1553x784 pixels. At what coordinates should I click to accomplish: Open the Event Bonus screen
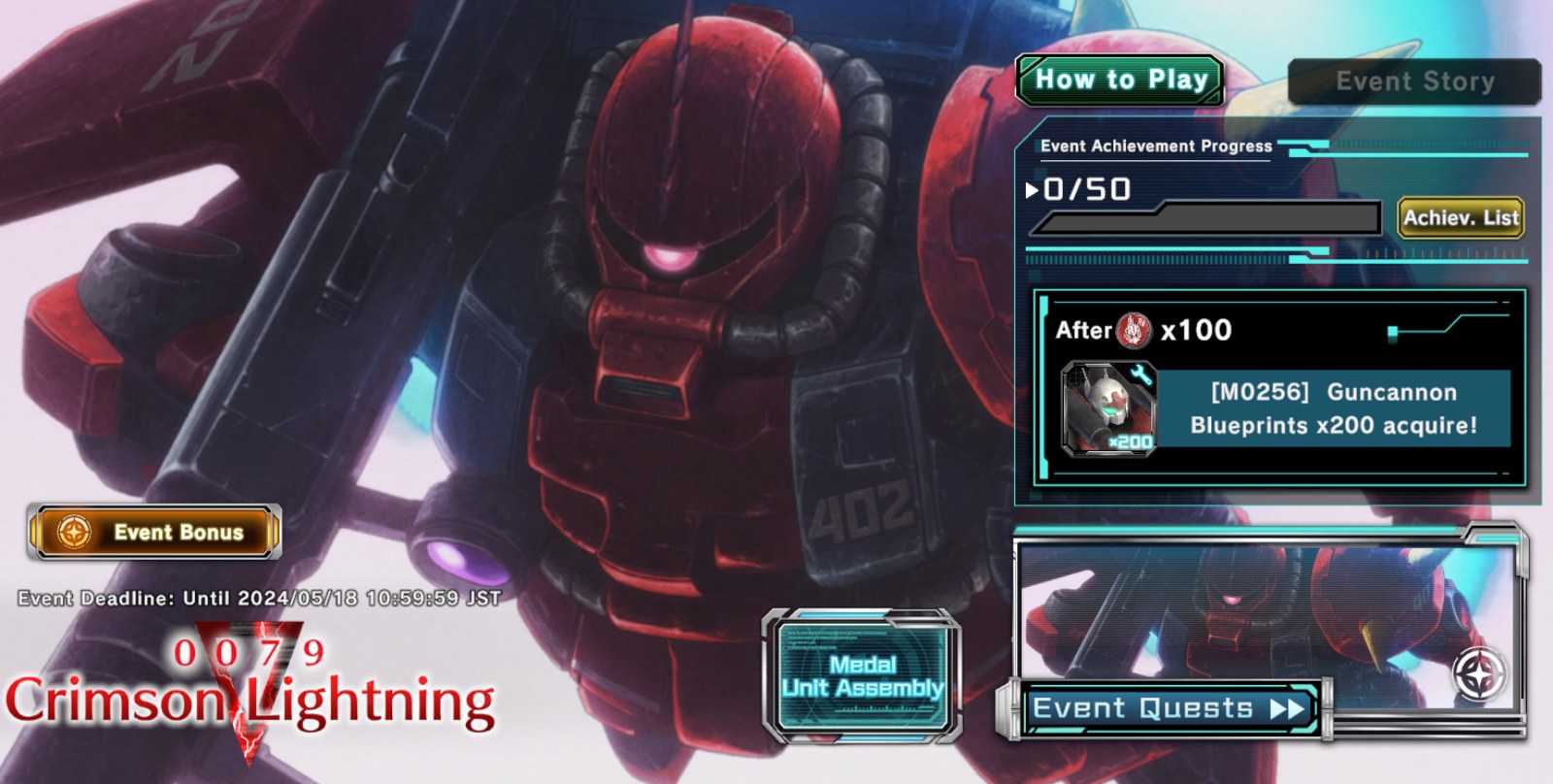pos(155,532)
